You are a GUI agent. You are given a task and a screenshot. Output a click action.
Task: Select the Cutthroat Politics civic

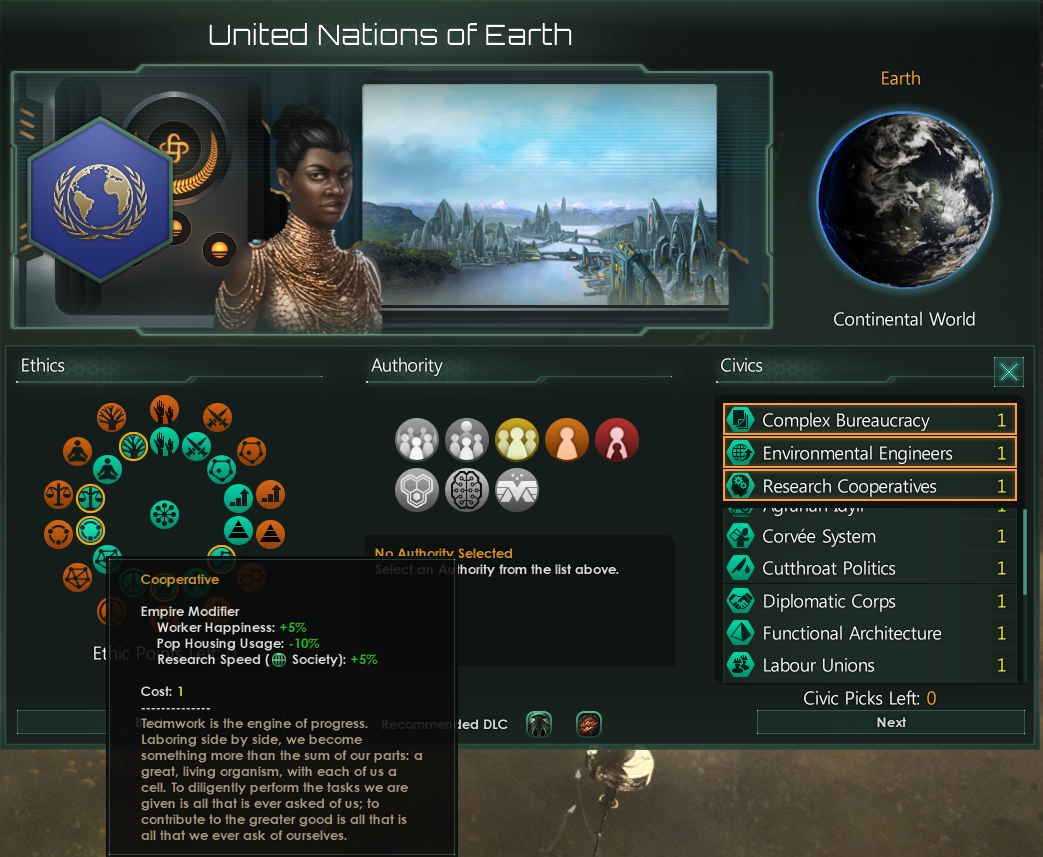pos(869,569)
